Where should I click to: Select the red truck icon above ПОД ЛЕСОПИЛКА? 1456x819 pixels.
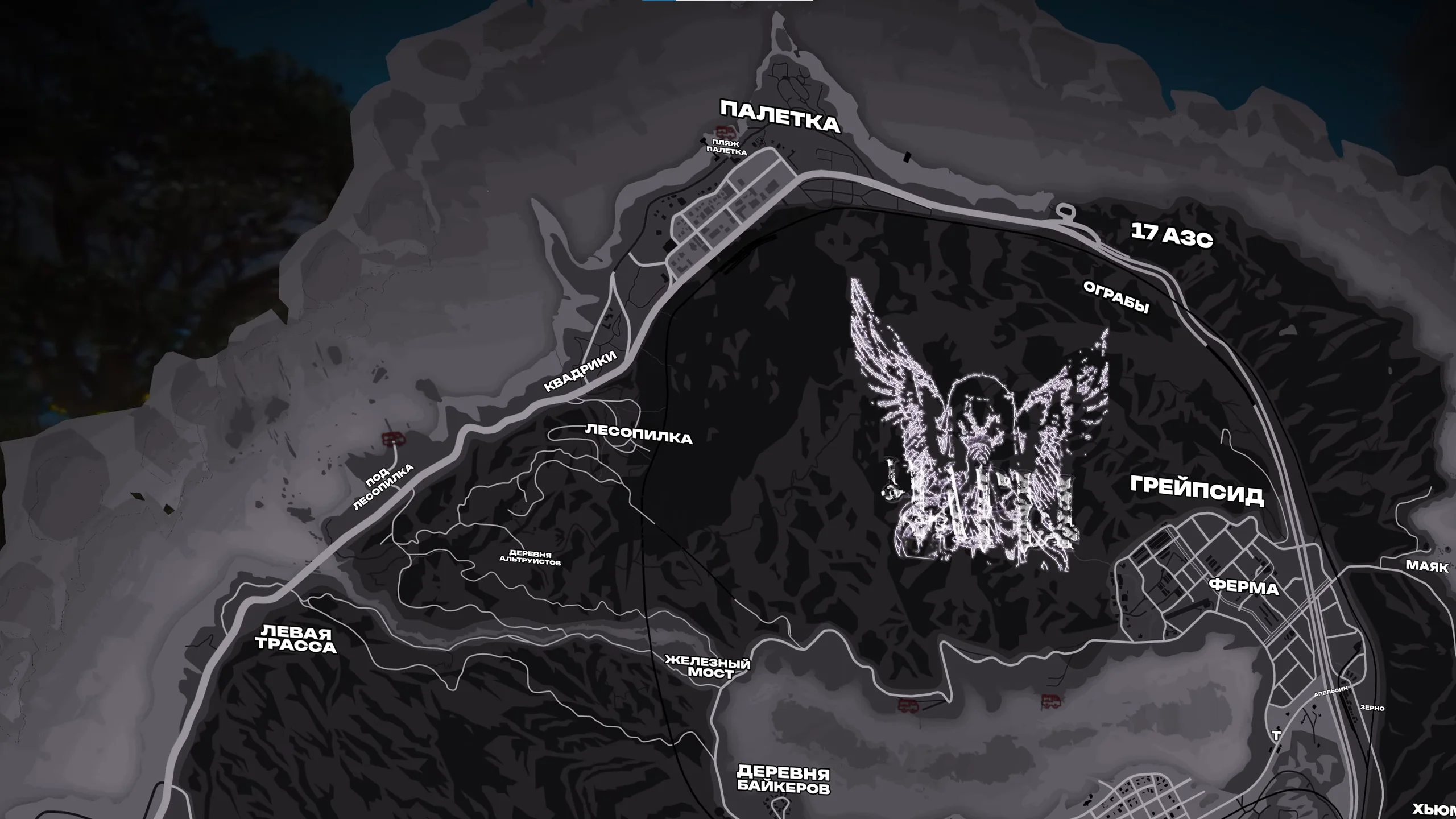[391, 439]
